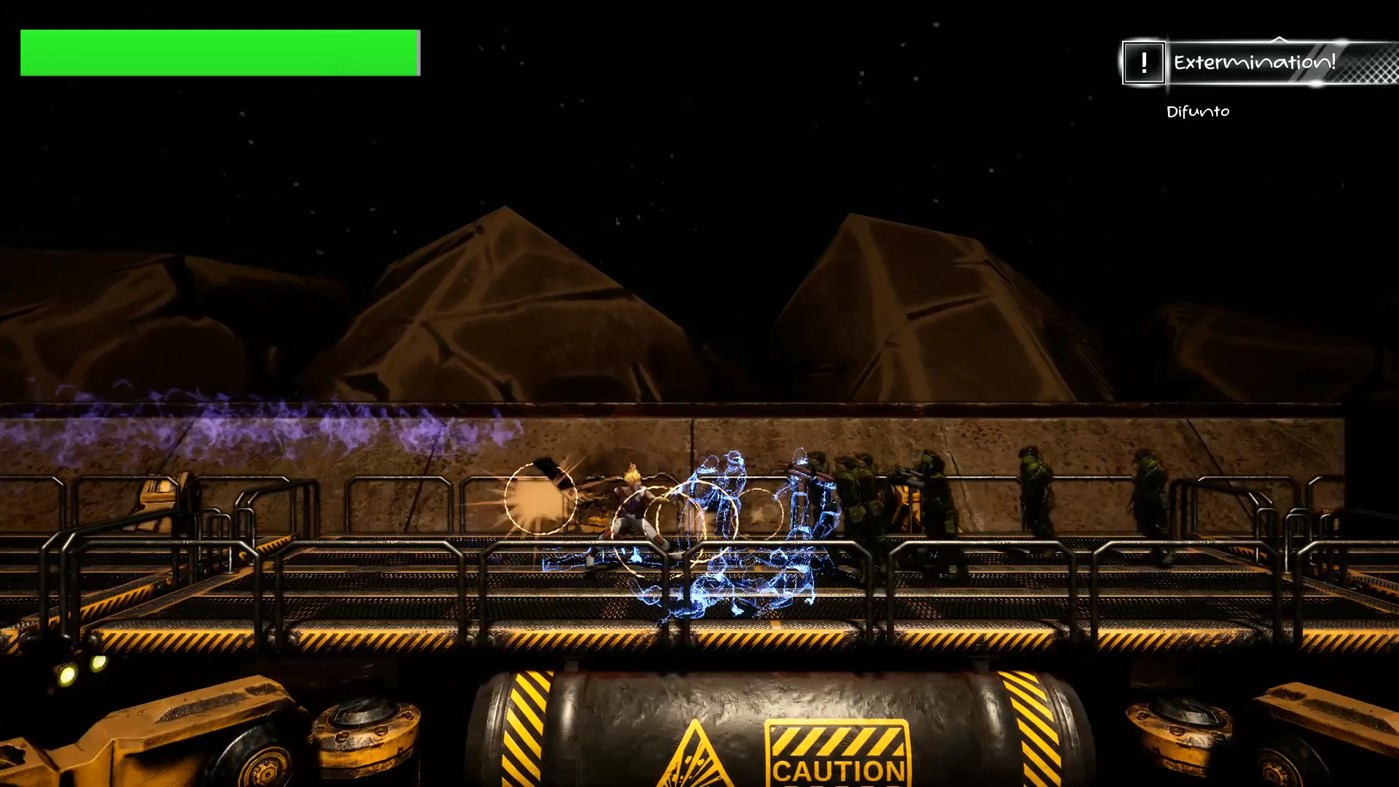Image resolution: width=1399 pixels, height=787 pixels.
Task: Click the exclamation mark alert icon
Action: [1143, 63]
